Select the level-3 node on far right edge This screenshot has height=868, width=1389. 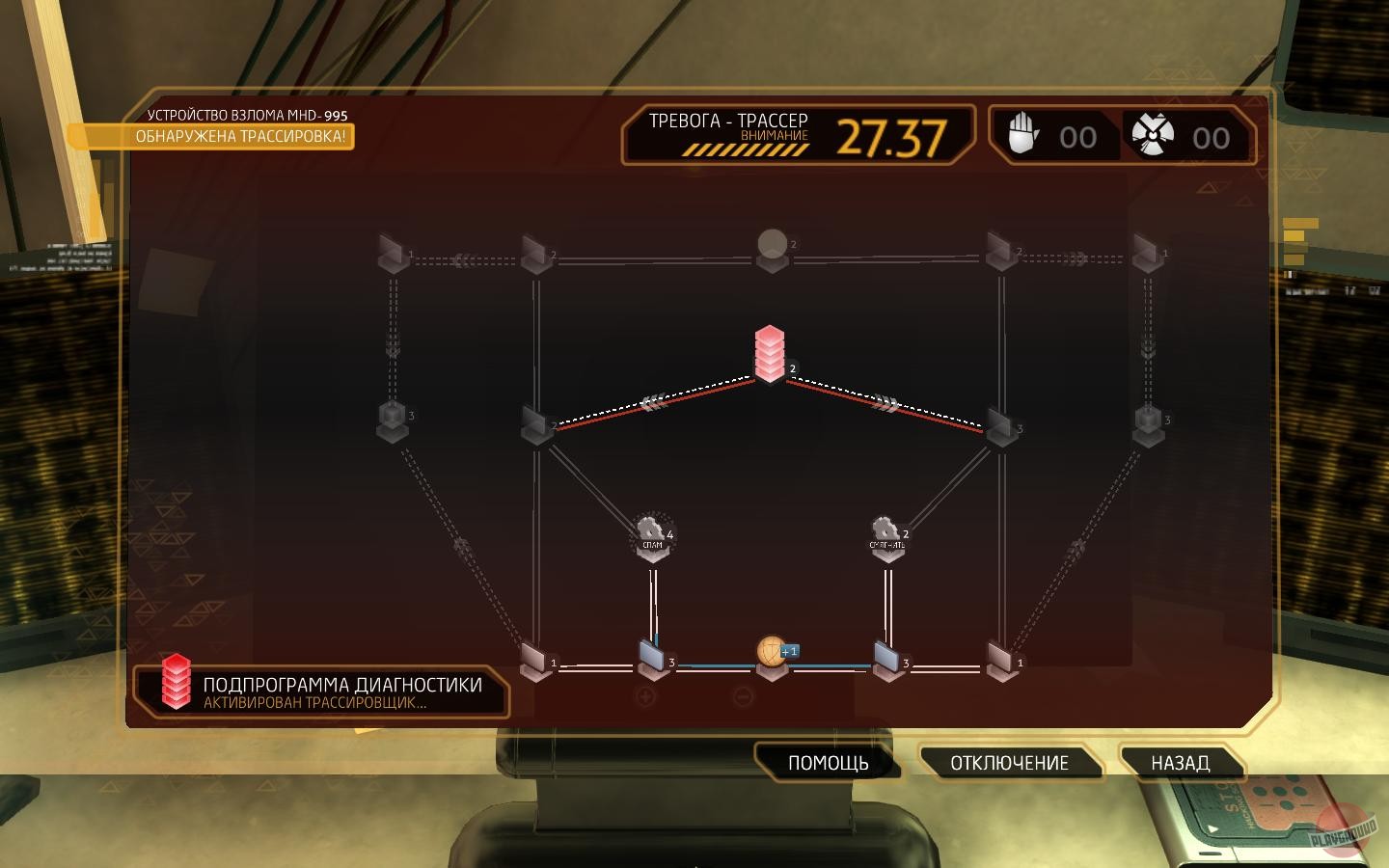click(x=1150, y=421)
